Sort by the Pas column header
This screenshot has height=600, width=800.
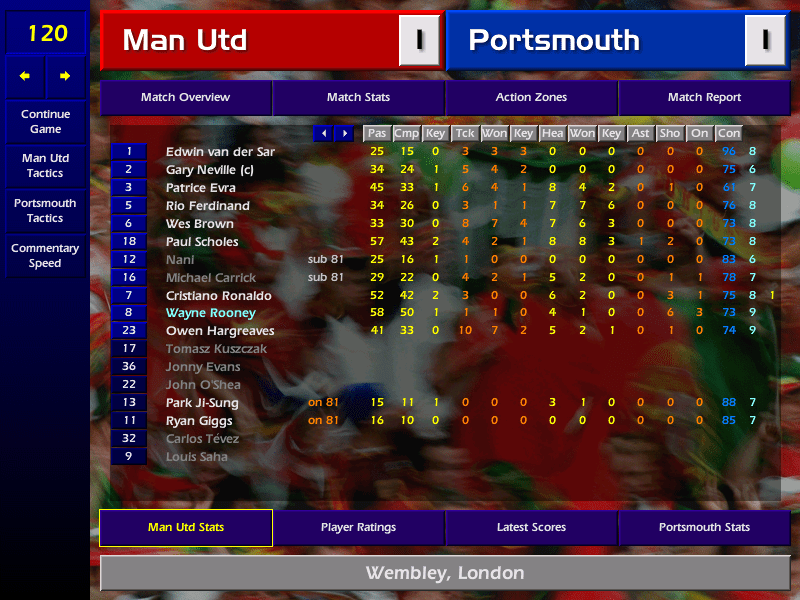376,133
